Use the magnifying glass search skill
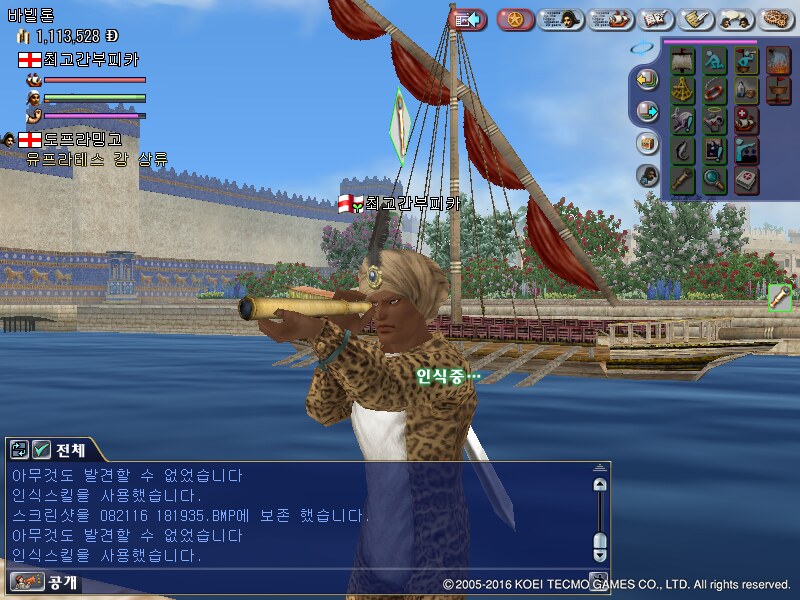 tap(714, 181)
